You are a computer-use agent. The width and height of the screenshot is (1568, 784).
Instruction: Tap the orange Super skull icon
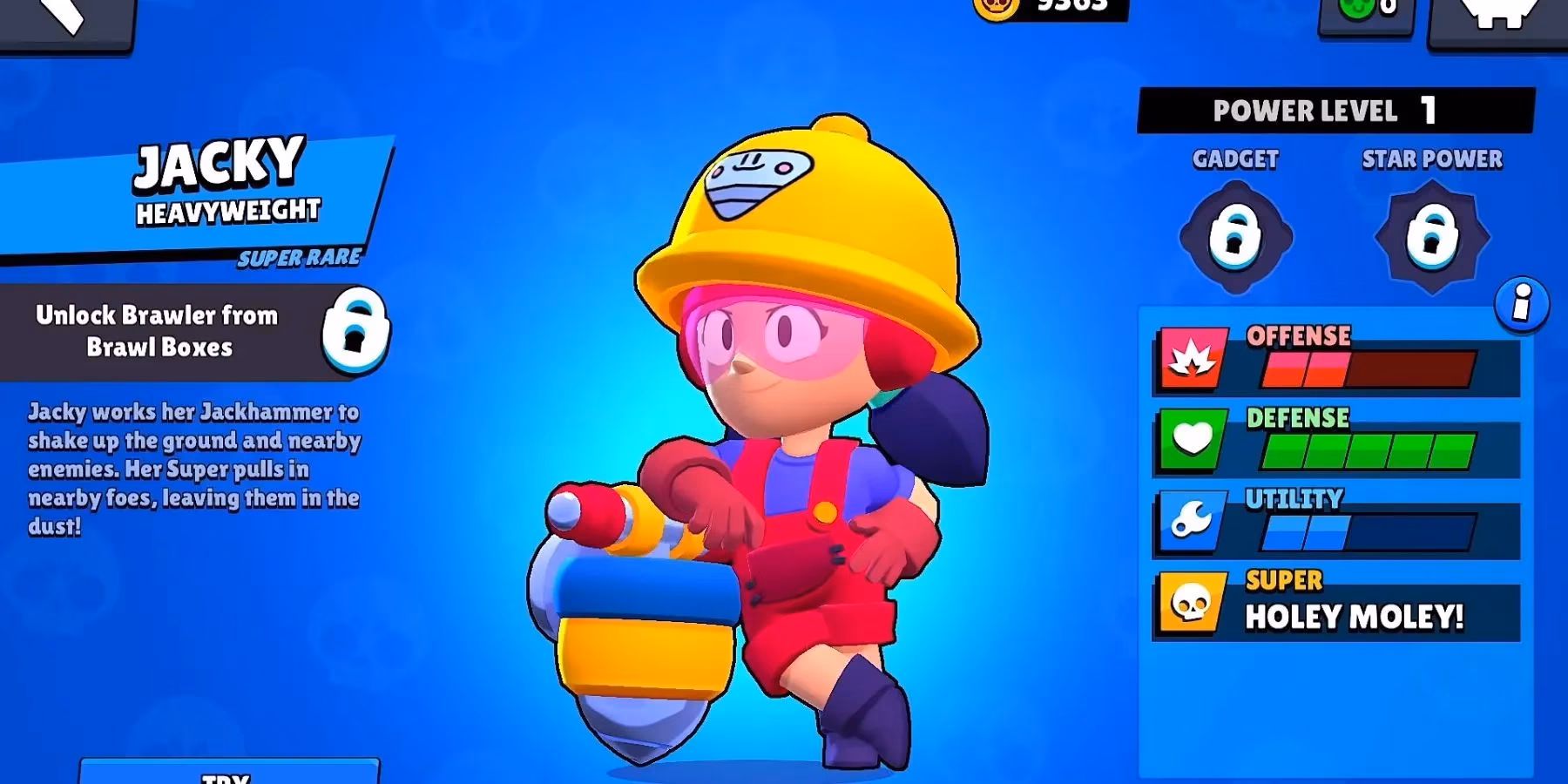coord(1190,605)
